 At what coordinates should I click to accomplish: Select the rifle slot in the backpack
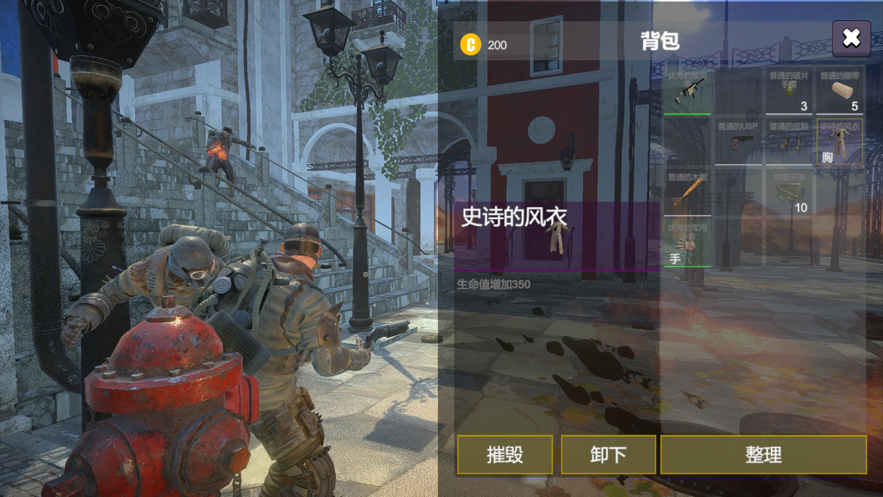pos(687,91)
